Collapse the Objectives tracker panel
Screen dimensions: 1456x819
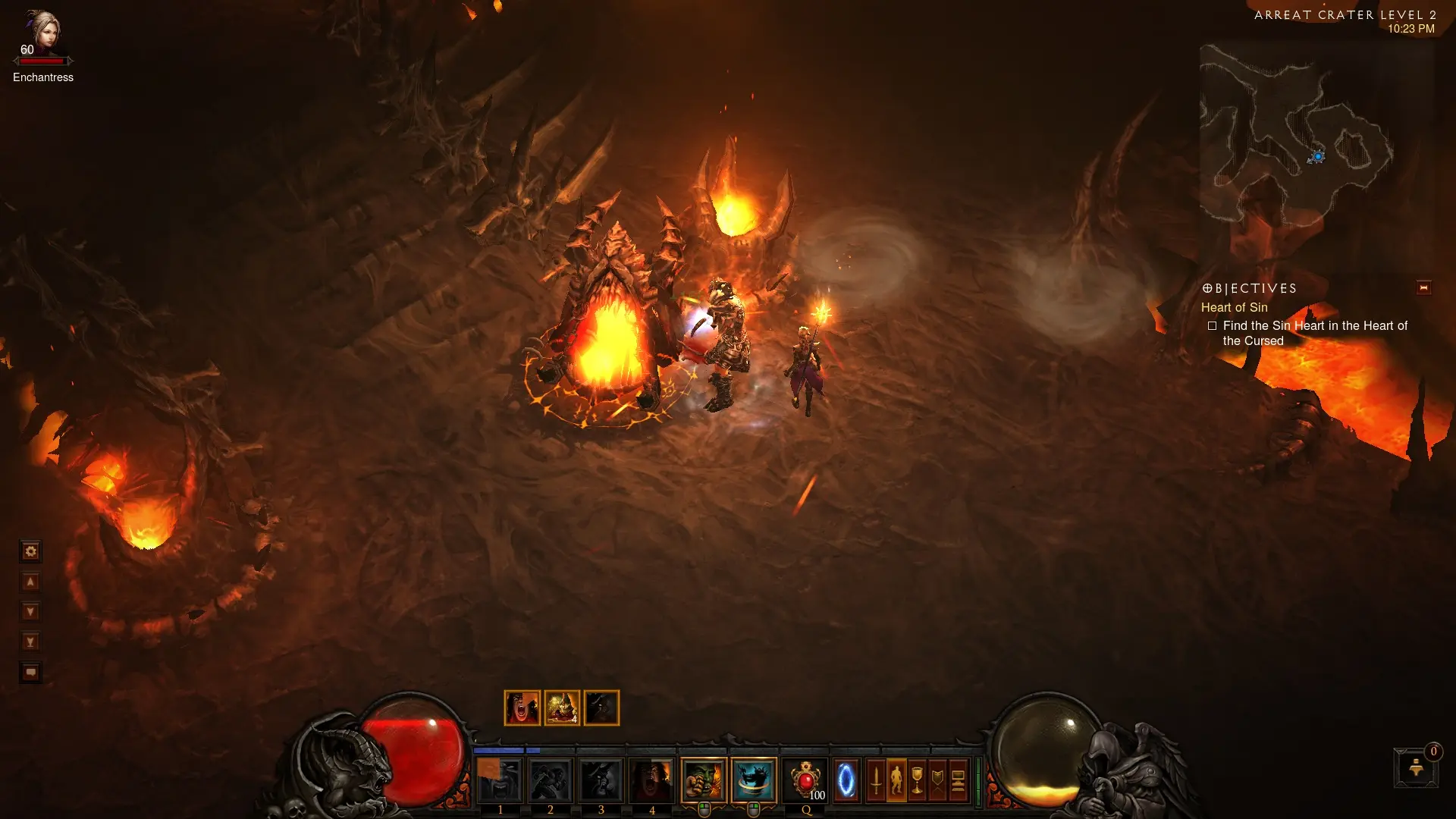(x=1423, y=288)
